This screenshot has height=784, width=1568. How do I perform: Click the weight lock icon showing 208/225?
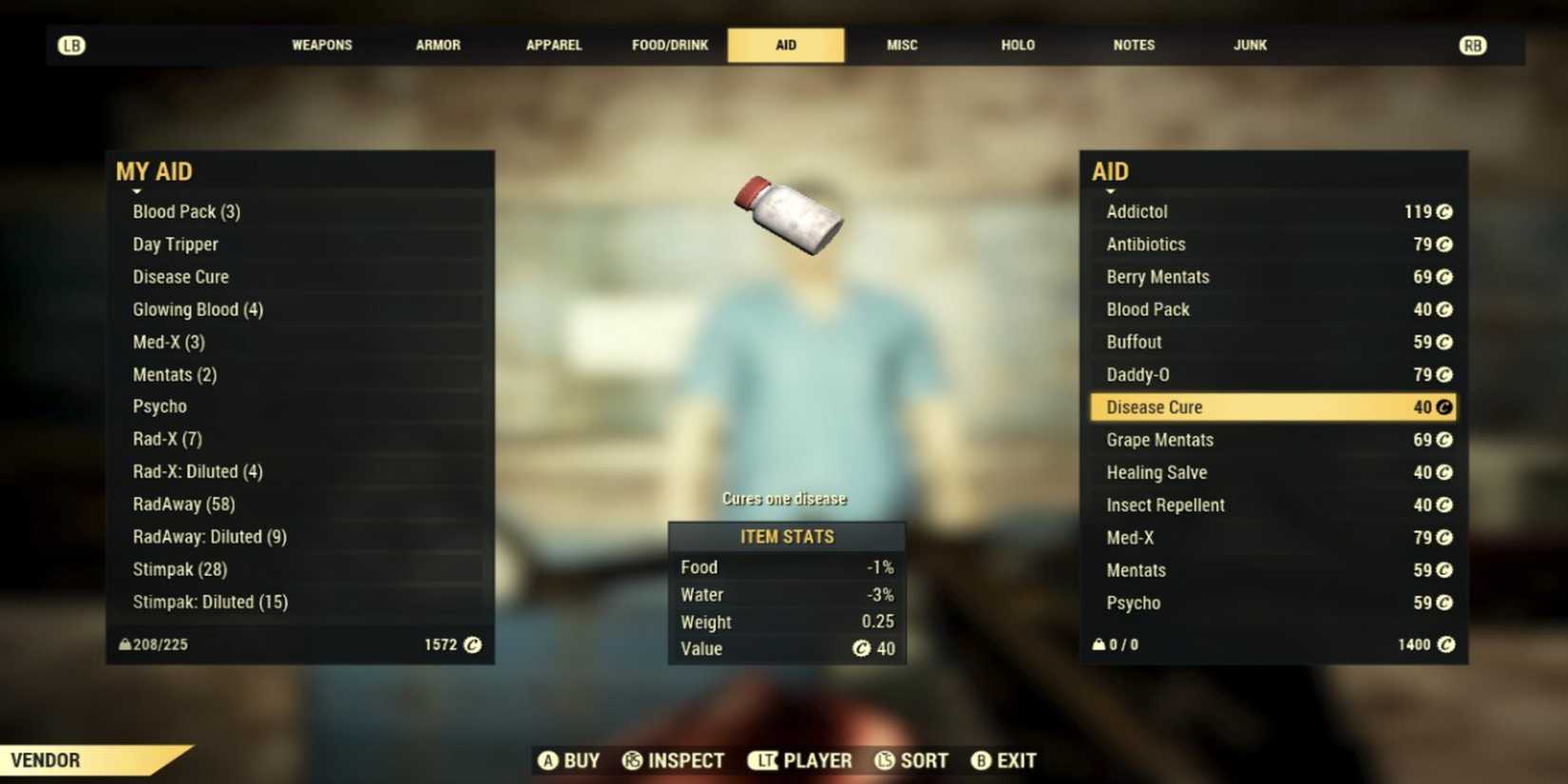click(124, 644)
